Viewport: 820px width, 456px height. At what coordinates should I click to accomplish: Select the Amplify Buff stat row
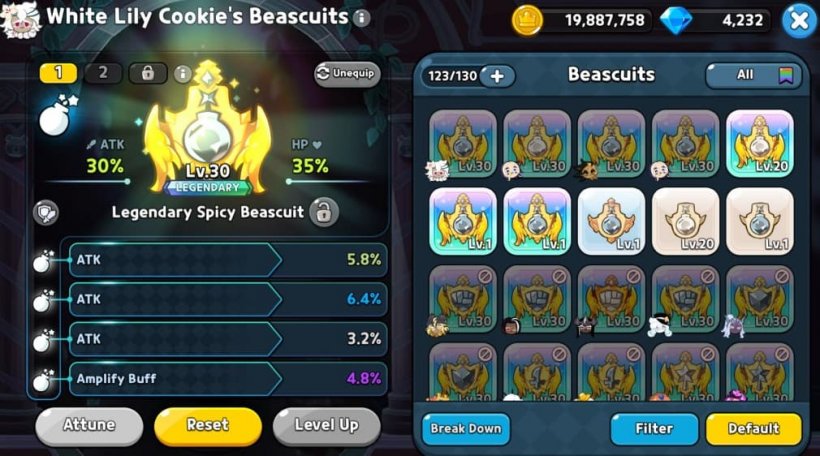(226, 379)
